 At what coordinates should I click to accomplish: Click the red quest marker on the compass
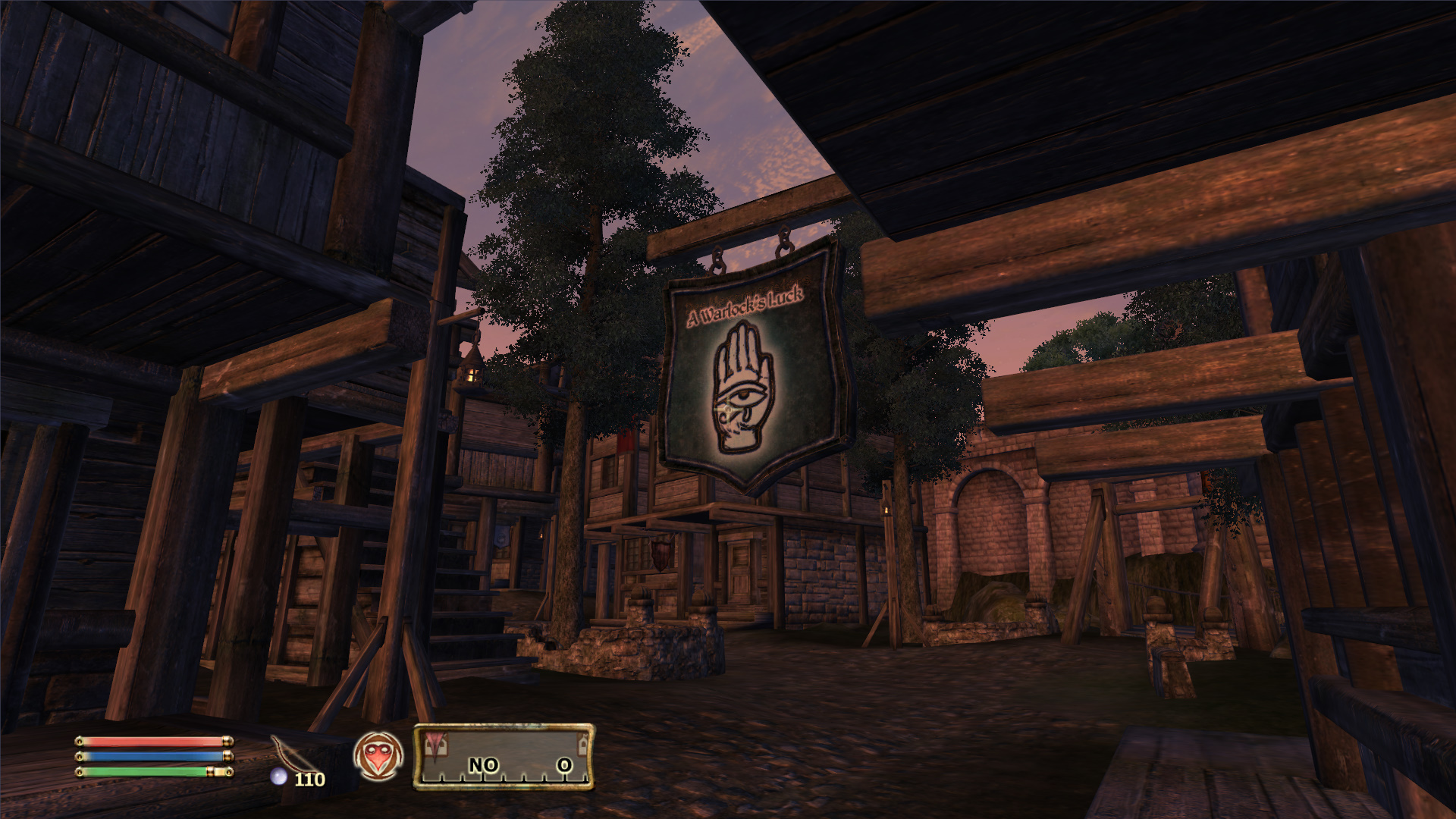[435, 743]
